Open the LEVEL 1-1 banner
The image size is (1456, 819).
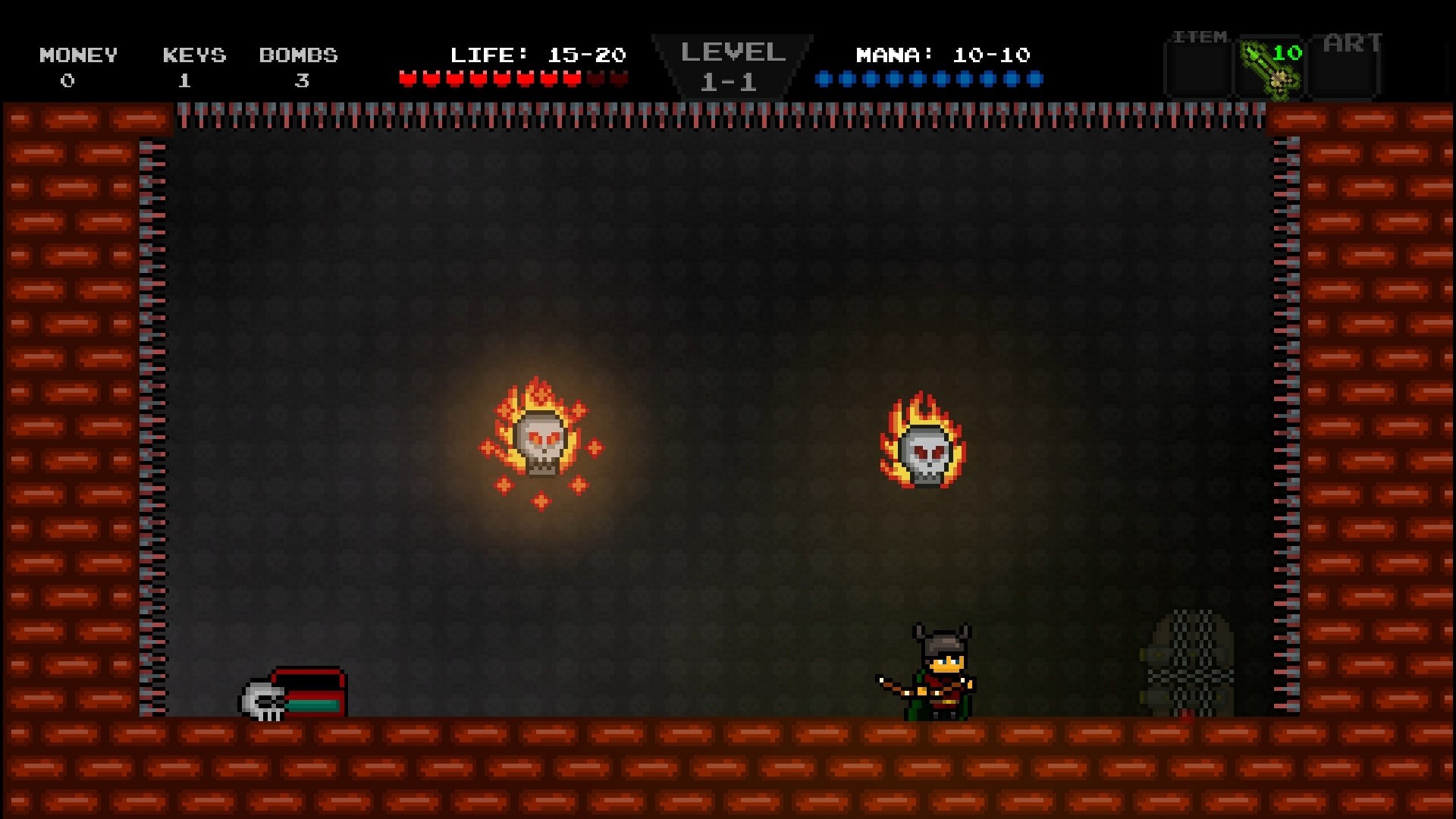(x=732, y=64)
